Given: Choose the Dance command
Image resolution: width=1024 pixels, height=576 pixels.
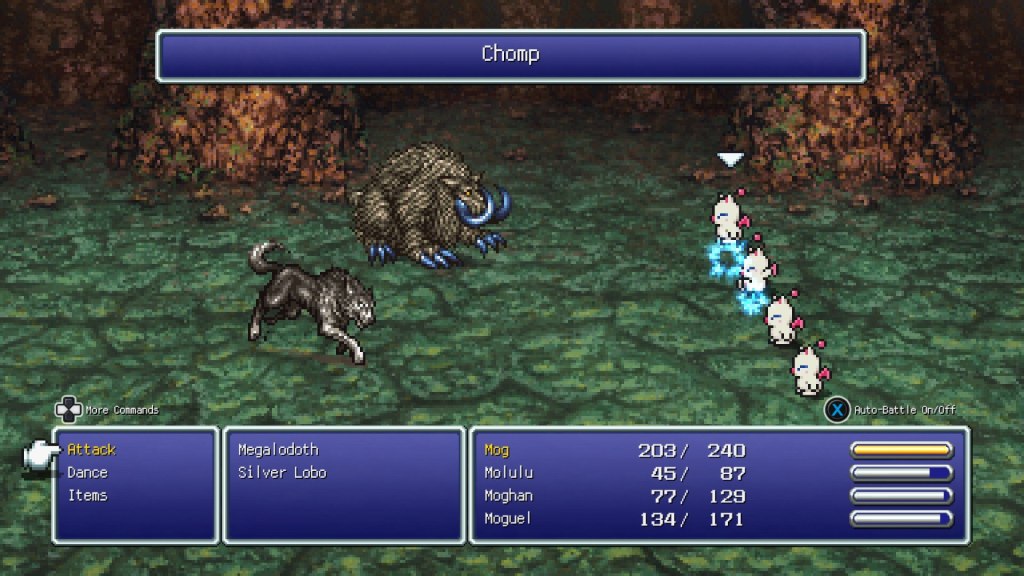Looking at the screenshot, I should (87, 473).
